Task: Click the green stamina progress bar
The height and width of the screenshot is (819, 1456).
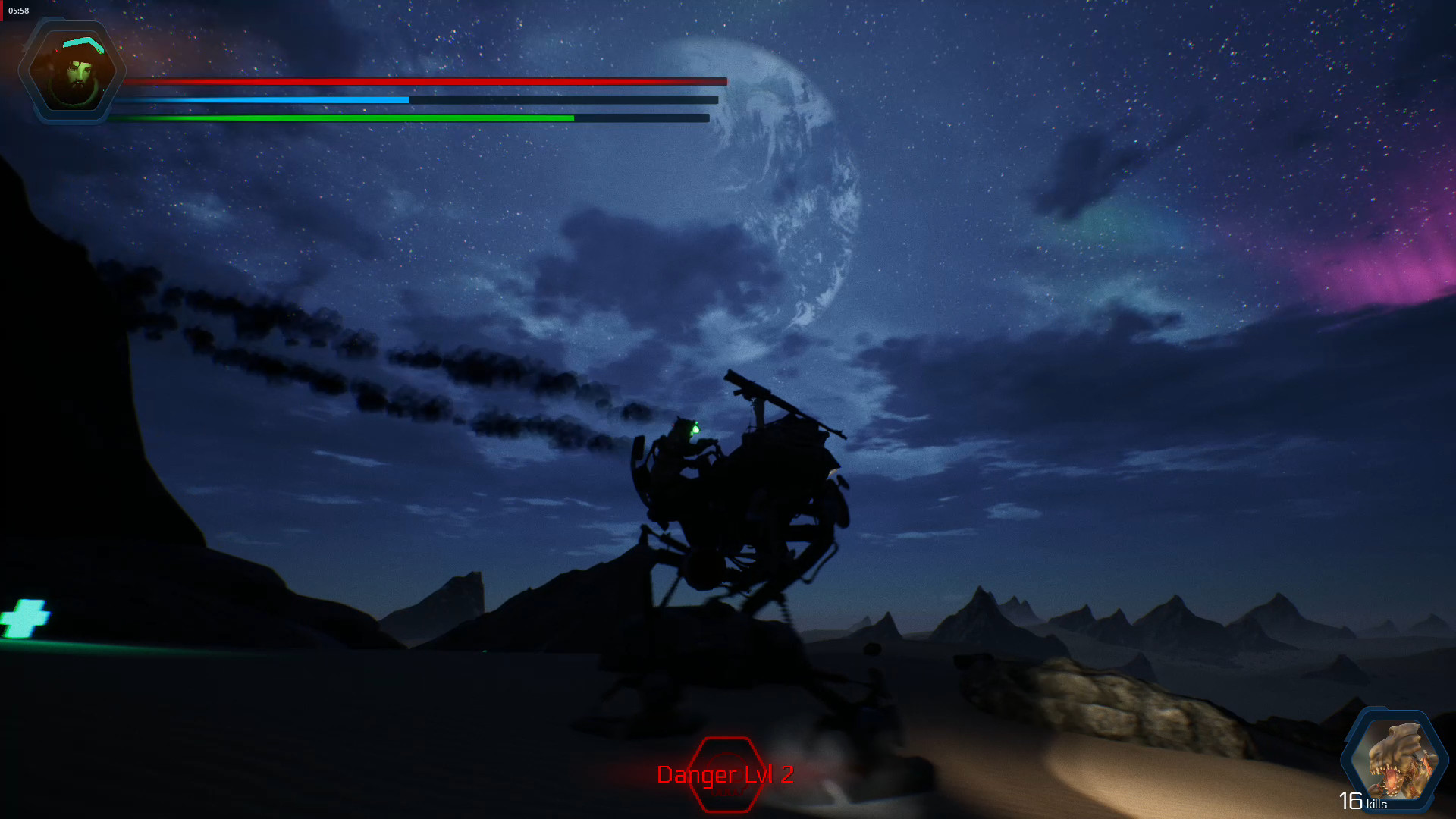Action: point(341,118)
